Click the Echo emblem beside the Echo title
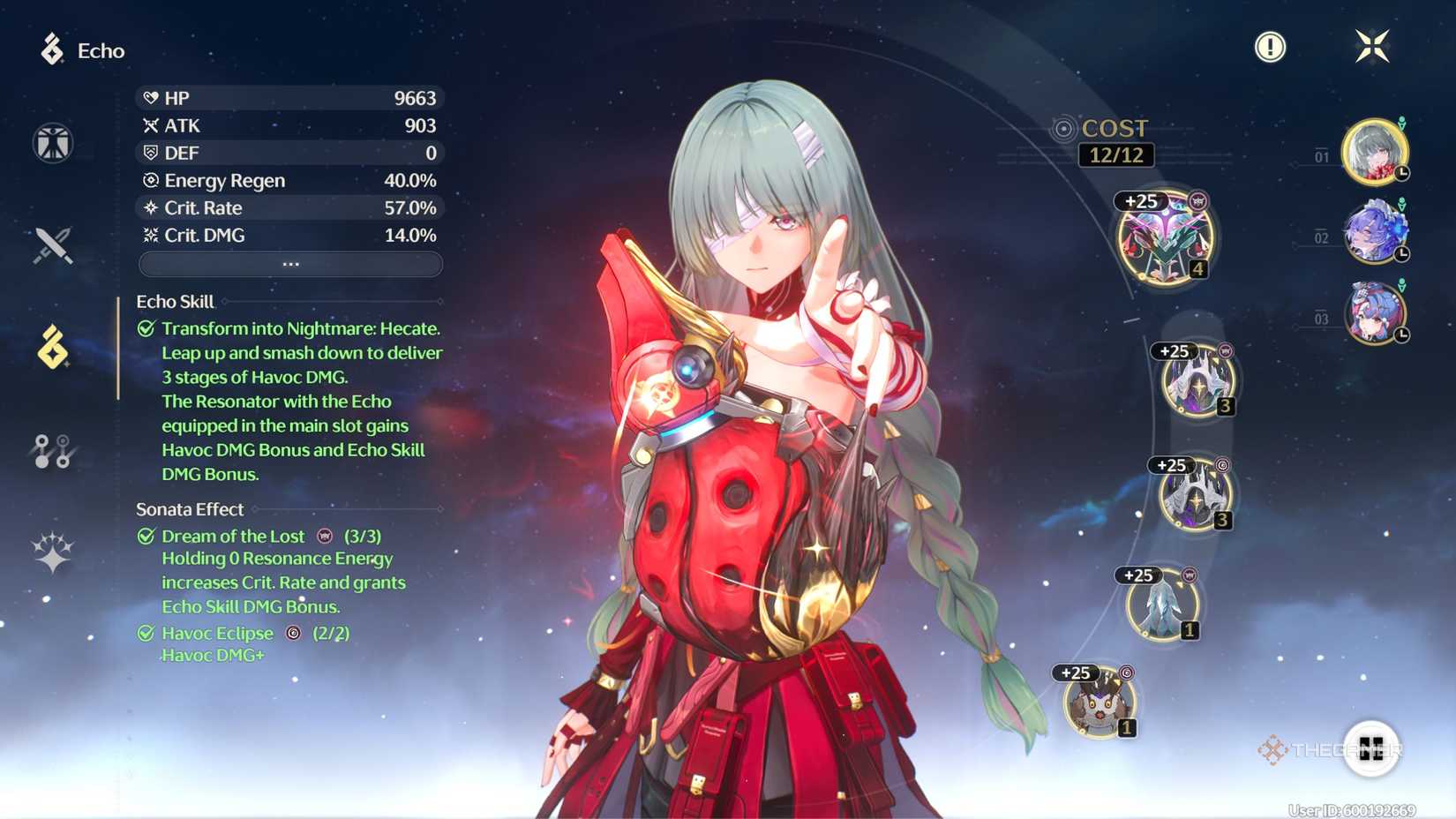 point(51,50)
